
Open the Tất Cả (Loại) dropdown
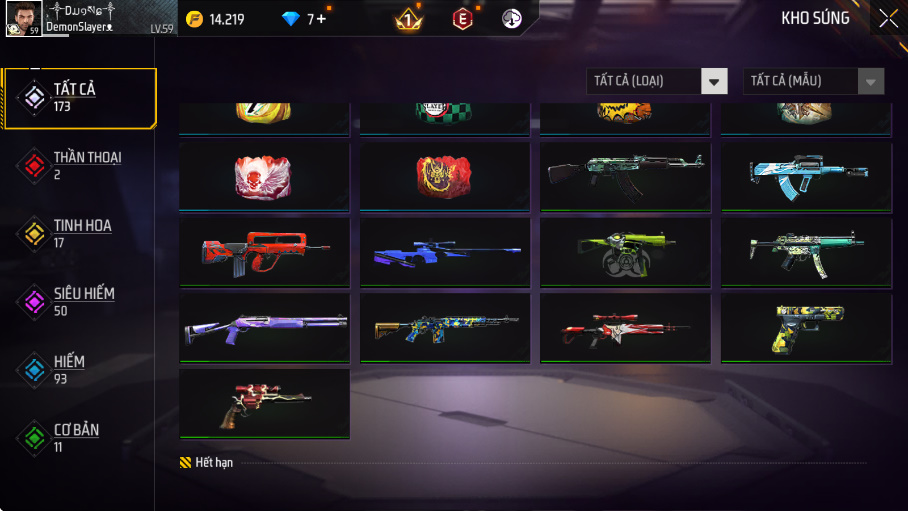point(657,81)
